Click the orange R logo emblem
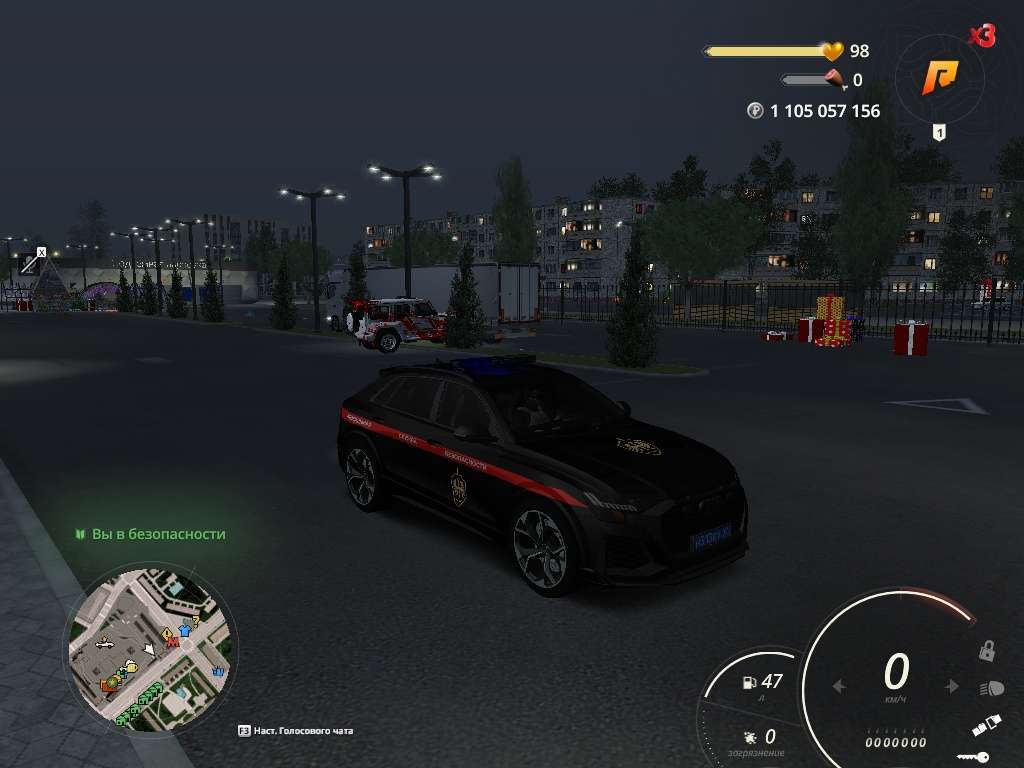 (939, 76)
